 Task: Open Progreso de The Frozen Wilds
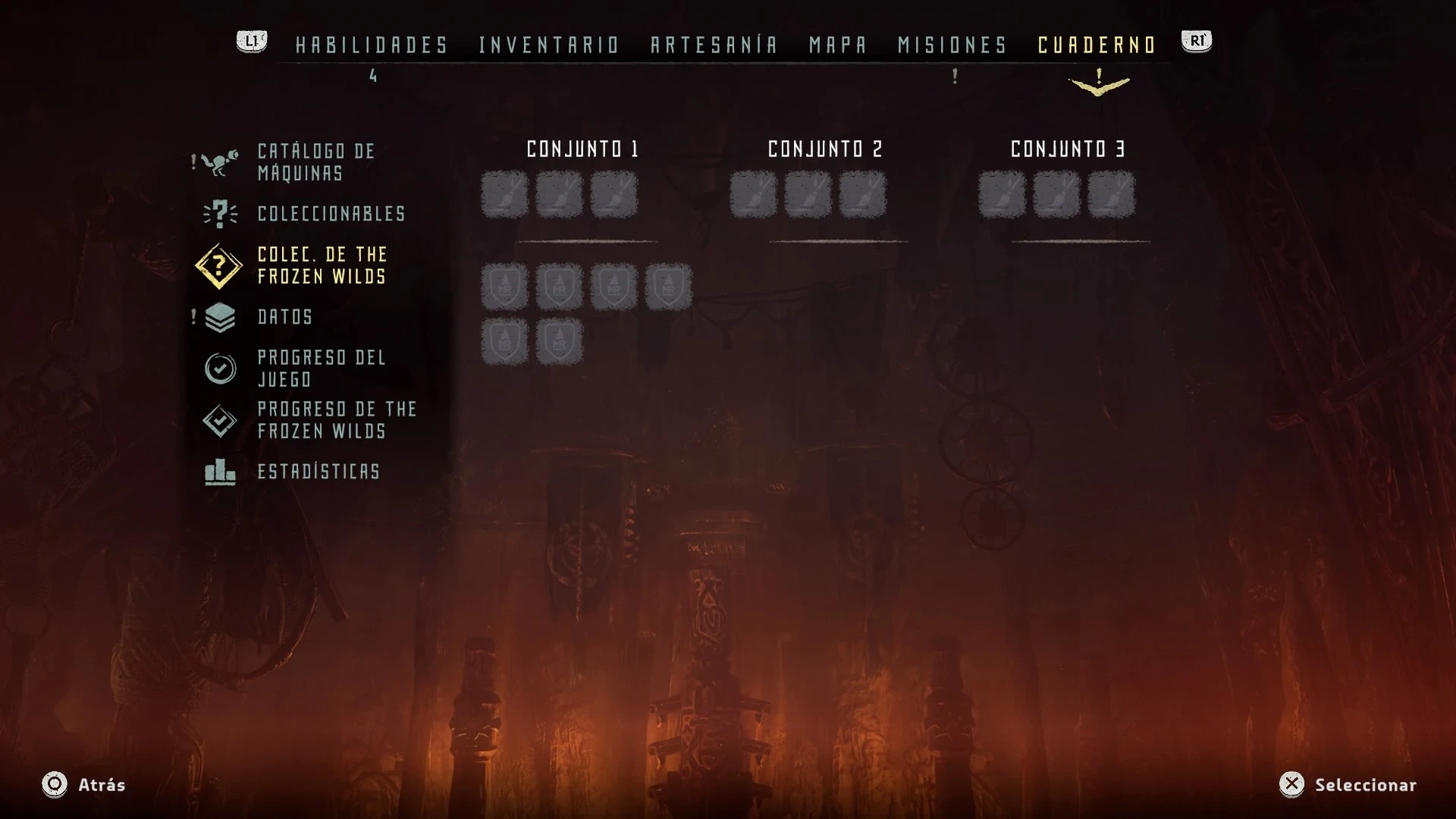337,420
